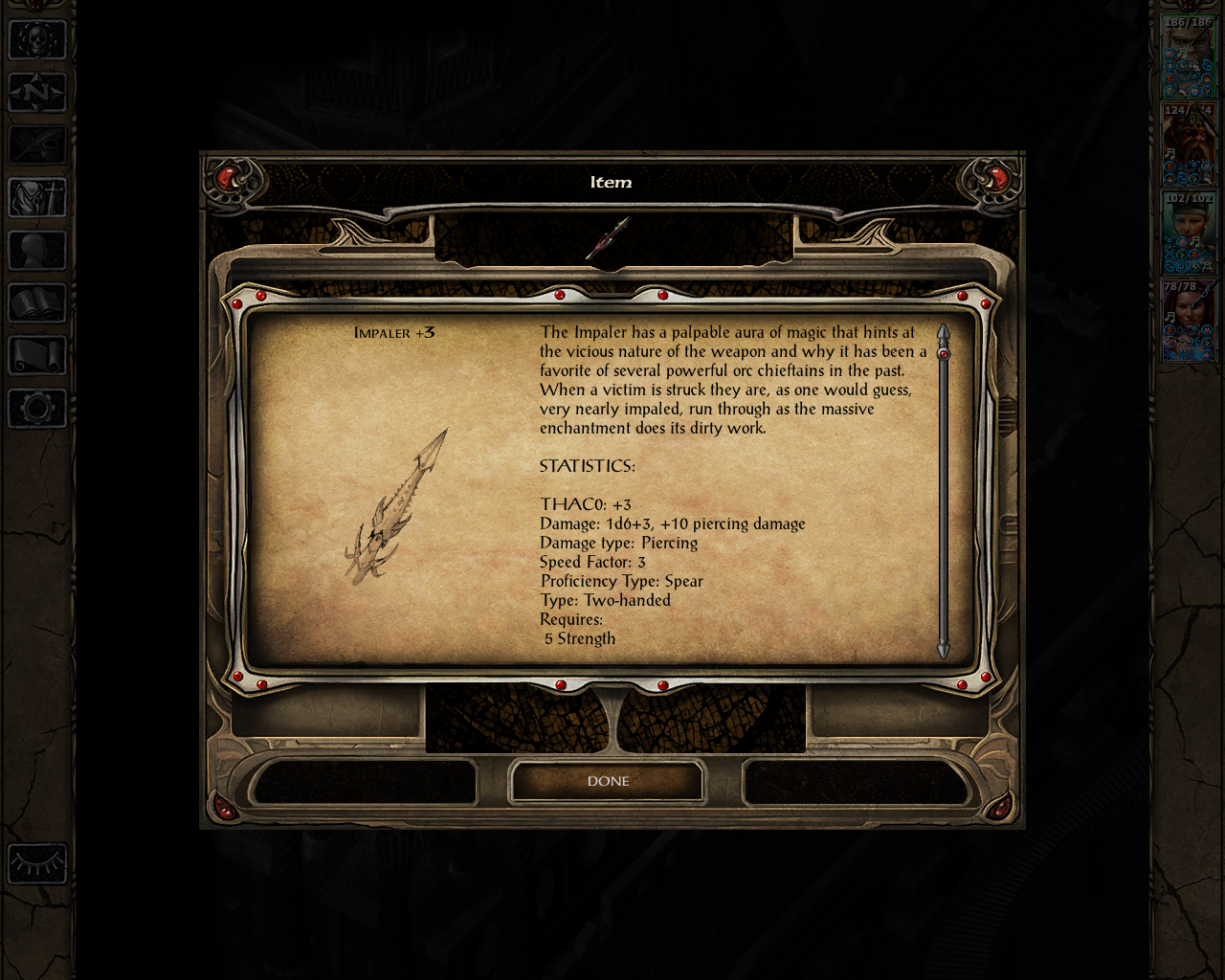Open the priest spells icon
The height and width of the screenshot is (980, 1225).
coord(36,199)
